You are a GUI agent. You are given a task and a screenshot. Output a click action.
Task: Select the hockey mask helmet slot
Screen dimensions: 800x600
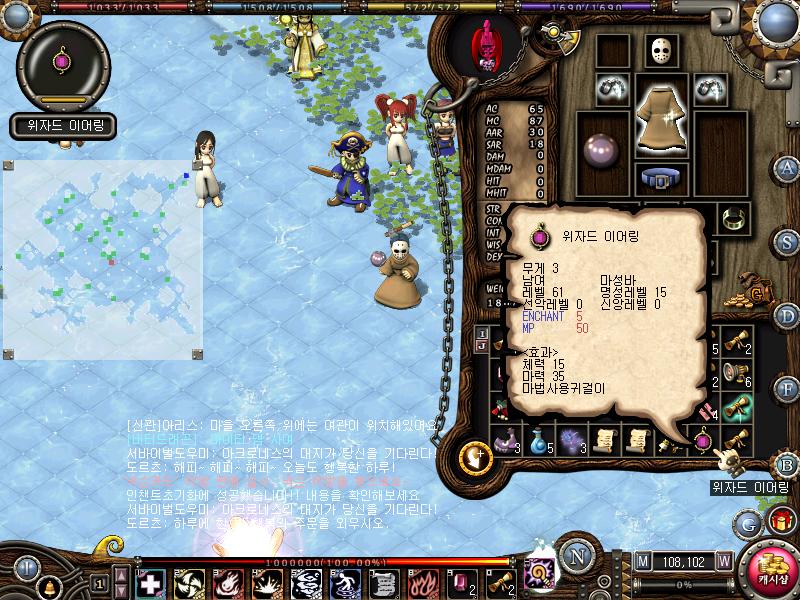tap(661, 51)
